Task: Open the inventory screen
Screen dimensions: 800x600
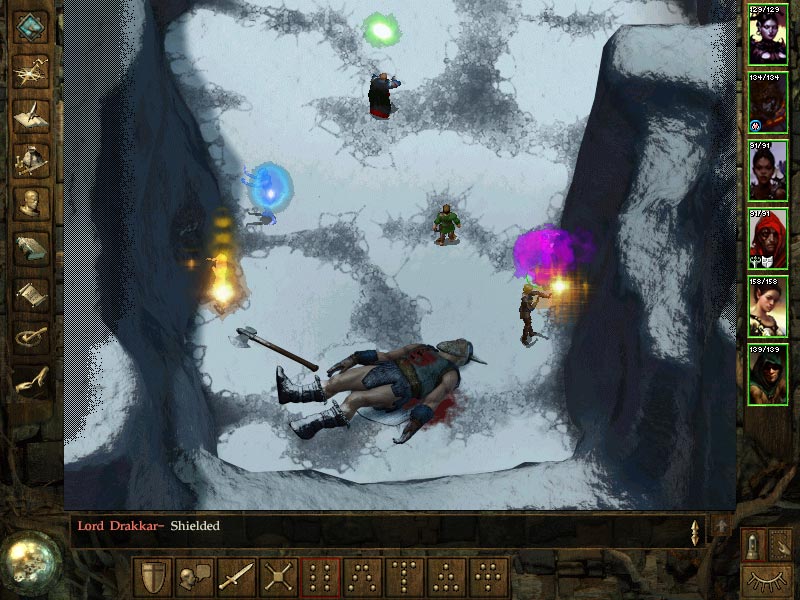Action: pos(31,160)
